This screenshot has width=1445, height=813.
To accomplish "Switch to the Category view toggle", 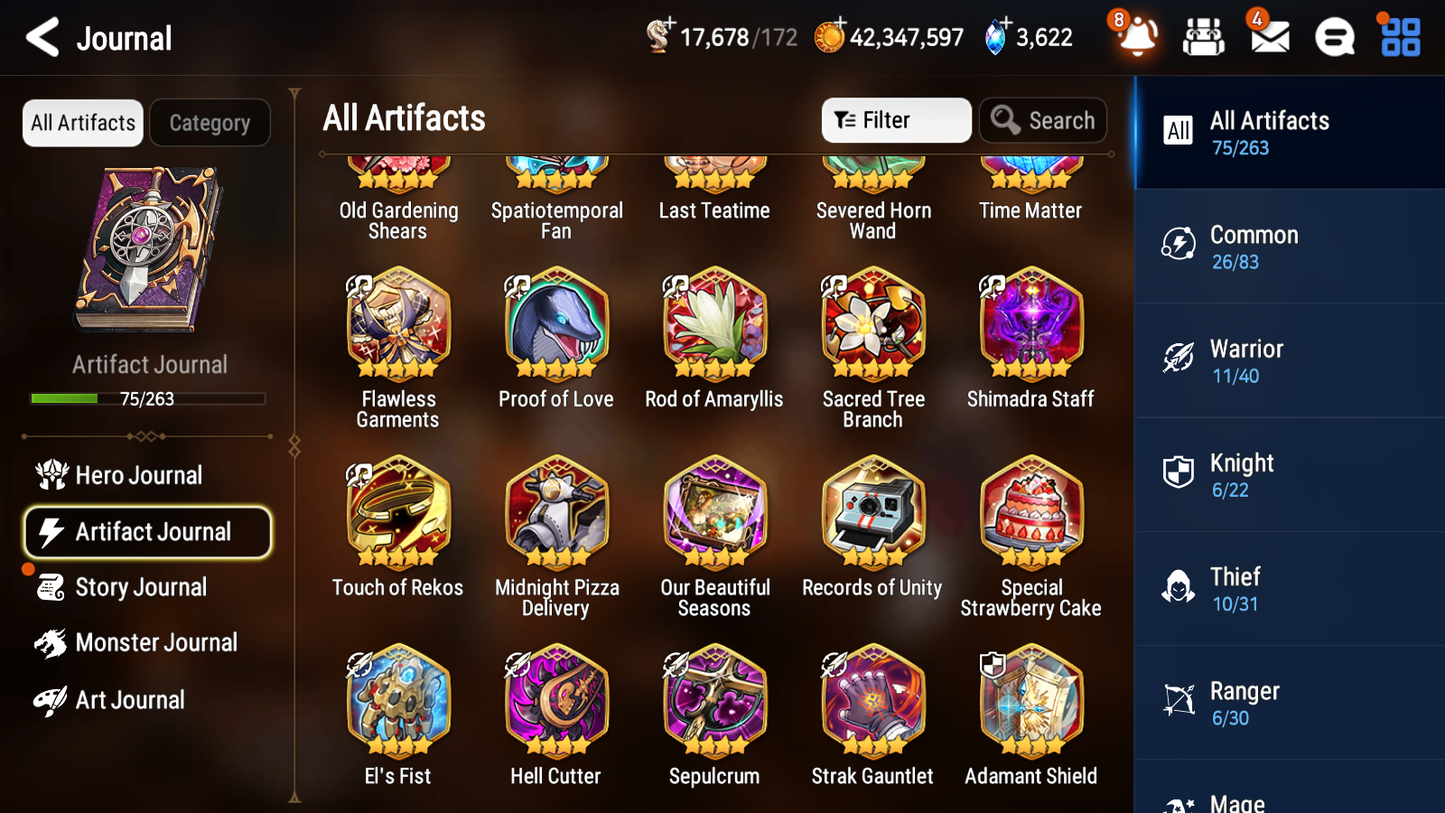I will click(x=210, y=122).
